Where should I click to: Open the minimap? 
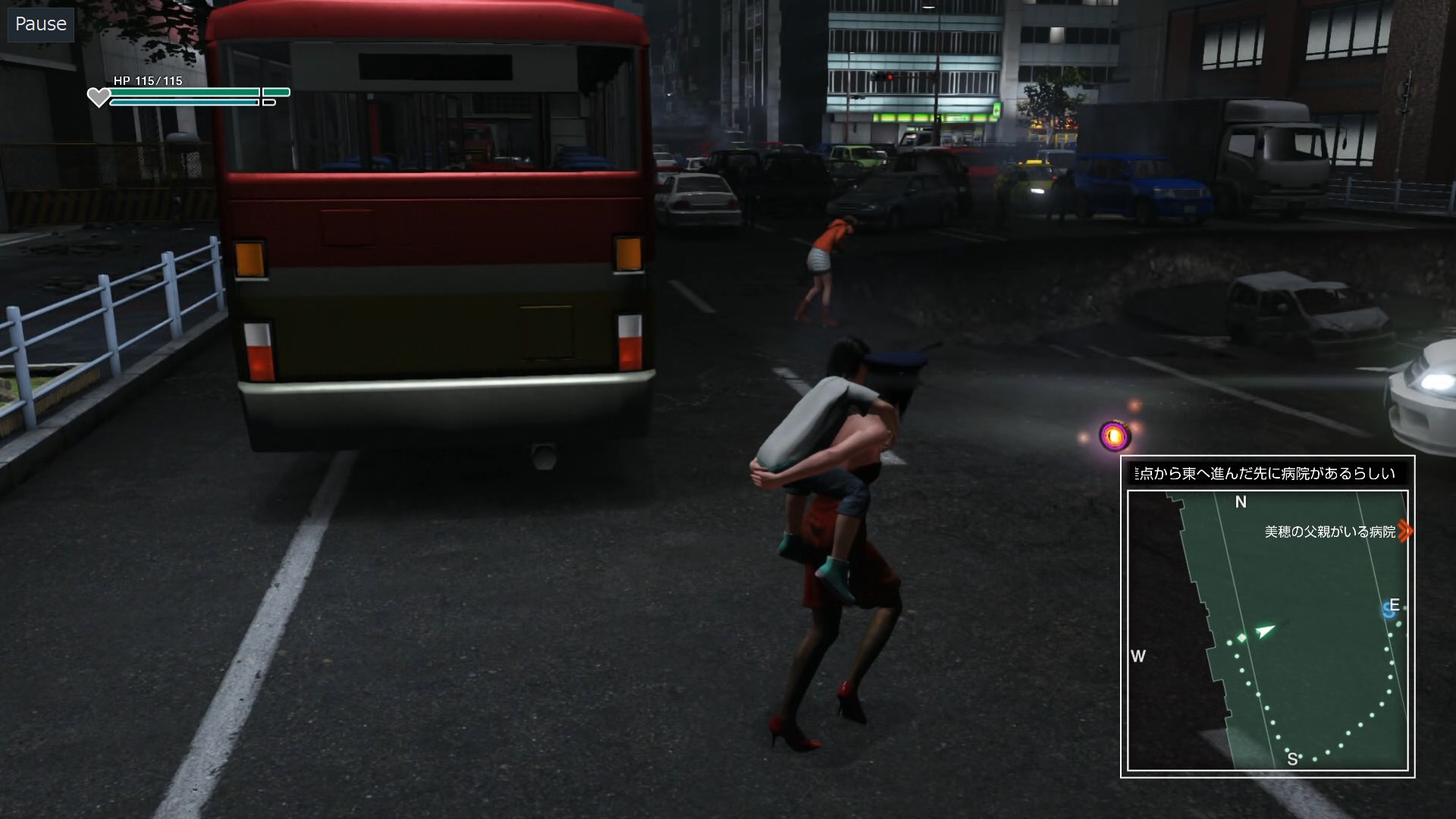click(x=1267, y=630)
